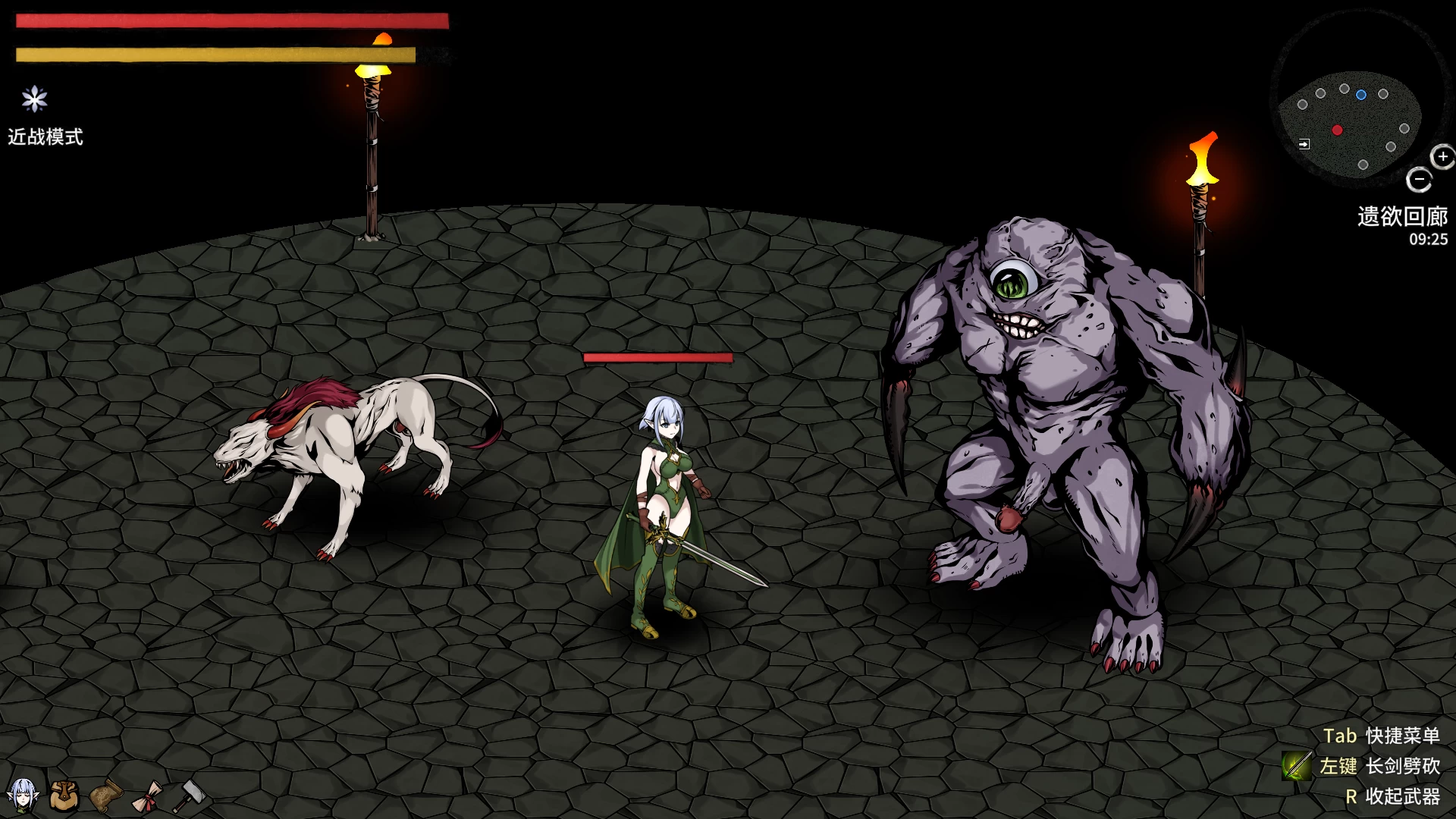Open the rolled parchment scroll icon
This screenshot has width=1456, height=819.
(x=106, y=795)
